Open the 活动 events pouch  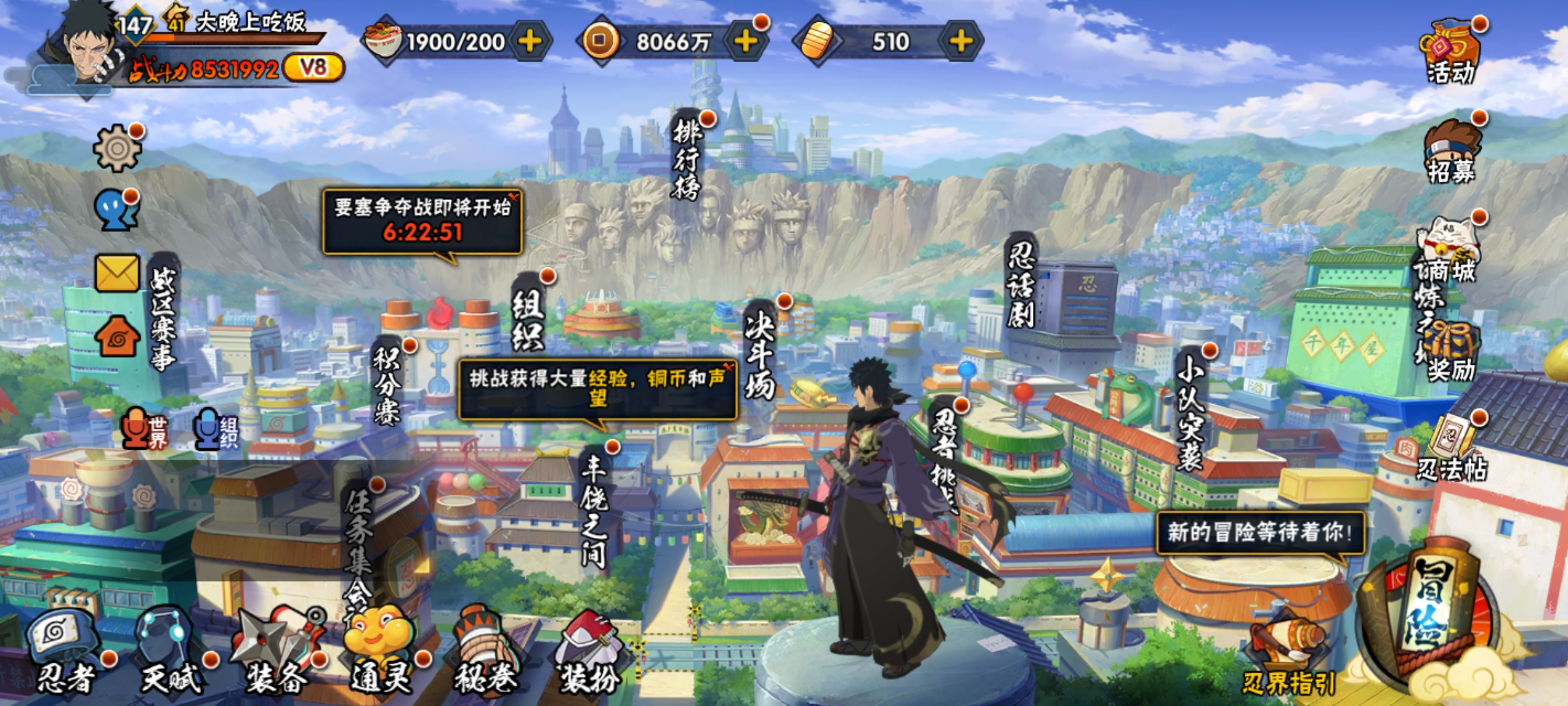click(1449, 52)
